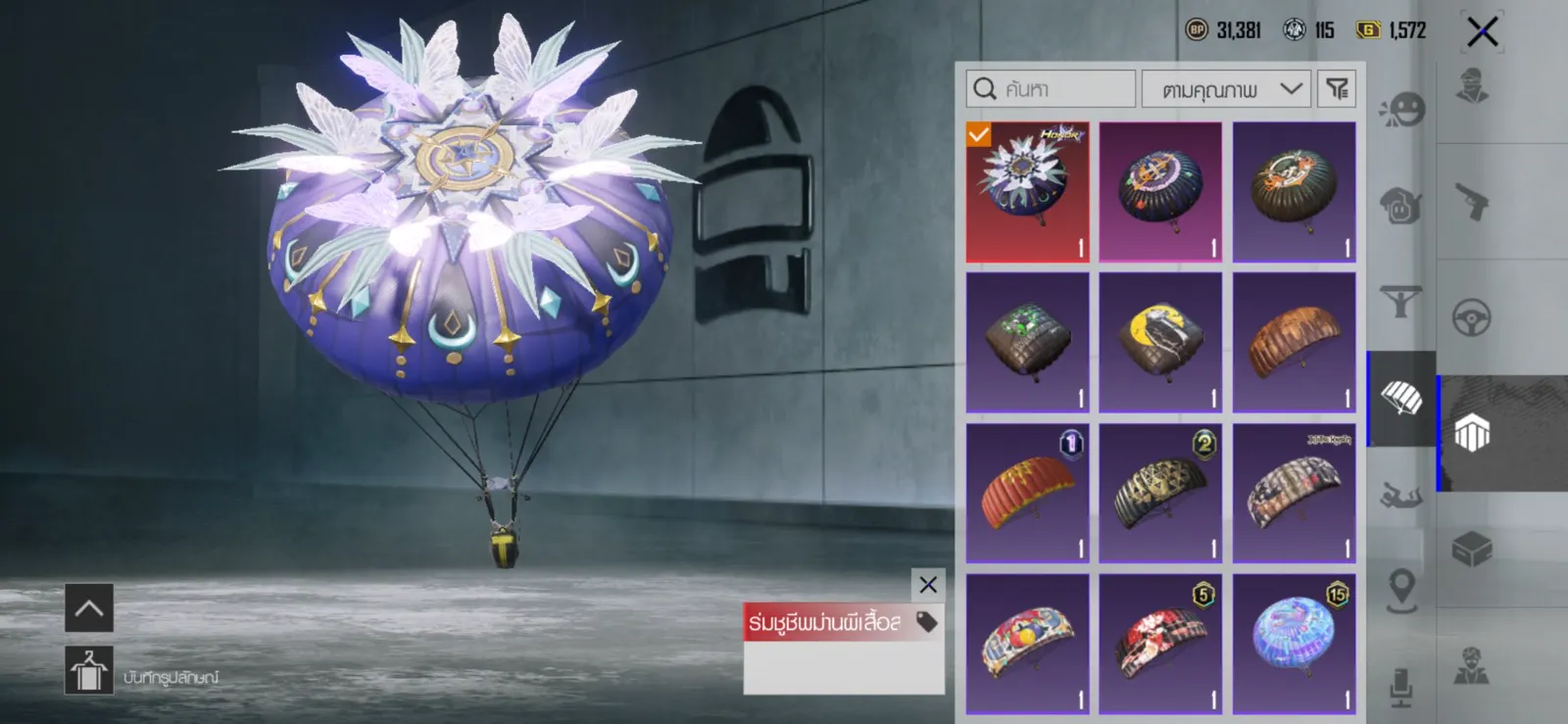Viewport: 1568px width, 724px height.
Task: Switch to the skydiving figure tab
Action: [1401, 496]
